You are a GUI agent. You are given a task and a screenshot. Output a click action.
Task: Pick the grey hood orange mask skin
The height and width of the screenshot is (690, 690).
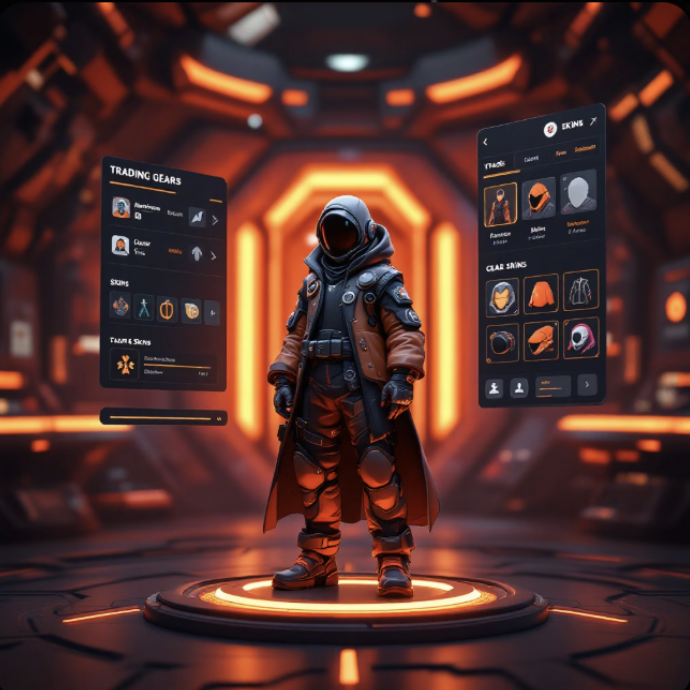tap(502, 297)
